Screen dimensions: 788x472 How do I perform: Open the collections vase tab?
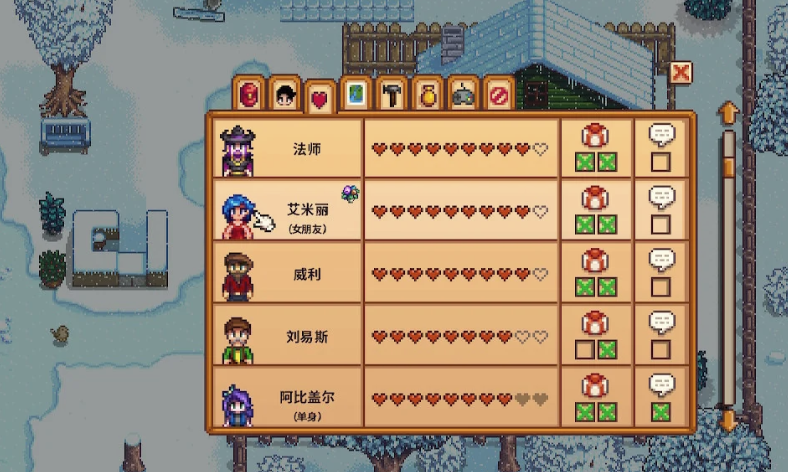click(427, 95)
